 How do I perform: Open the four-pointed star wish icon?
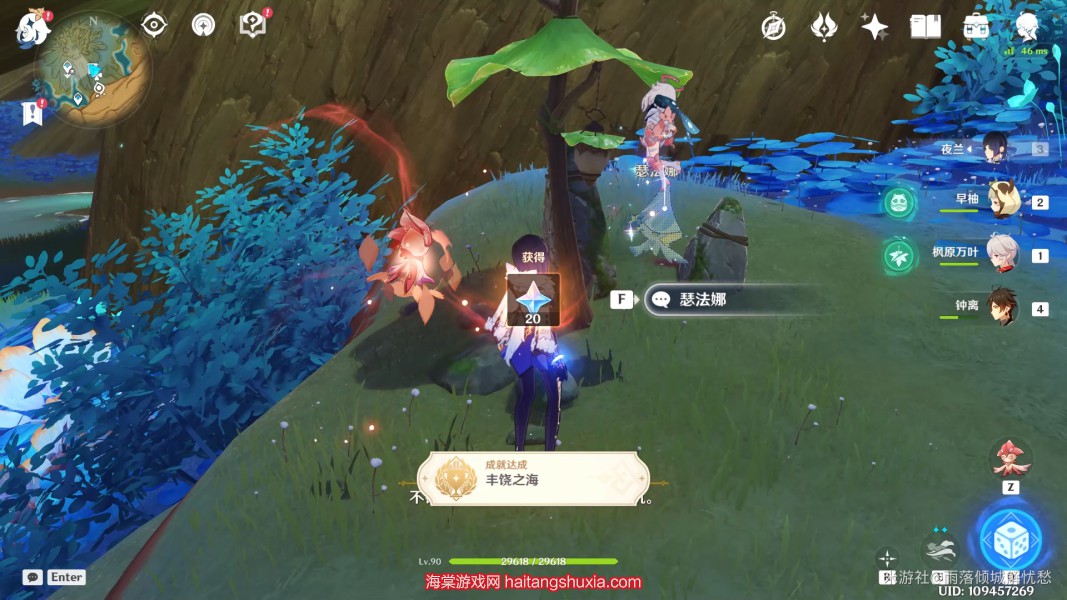tap(874, 27)
